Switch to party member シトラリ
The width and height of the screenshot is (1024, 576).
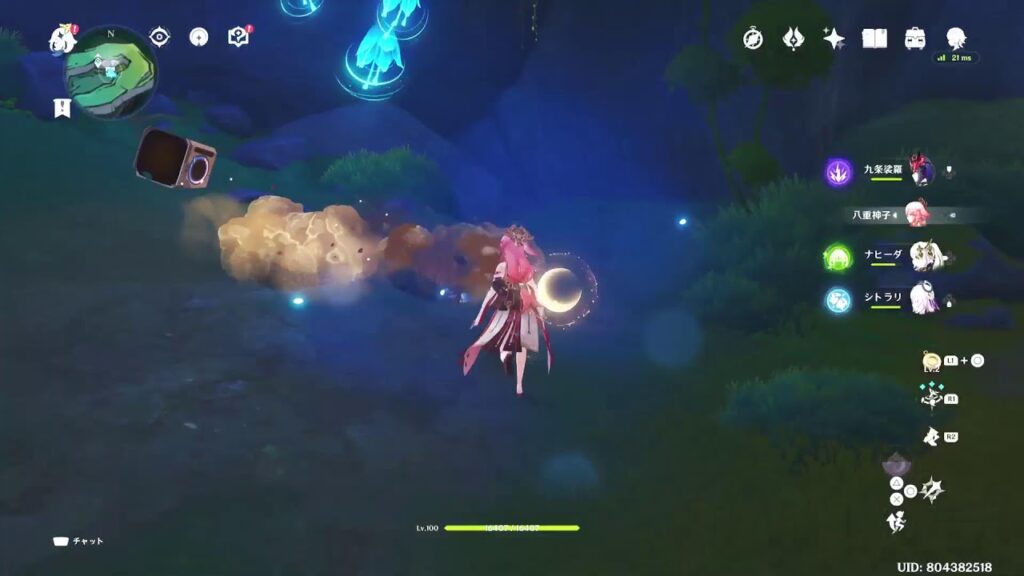(x=922, y=299)
